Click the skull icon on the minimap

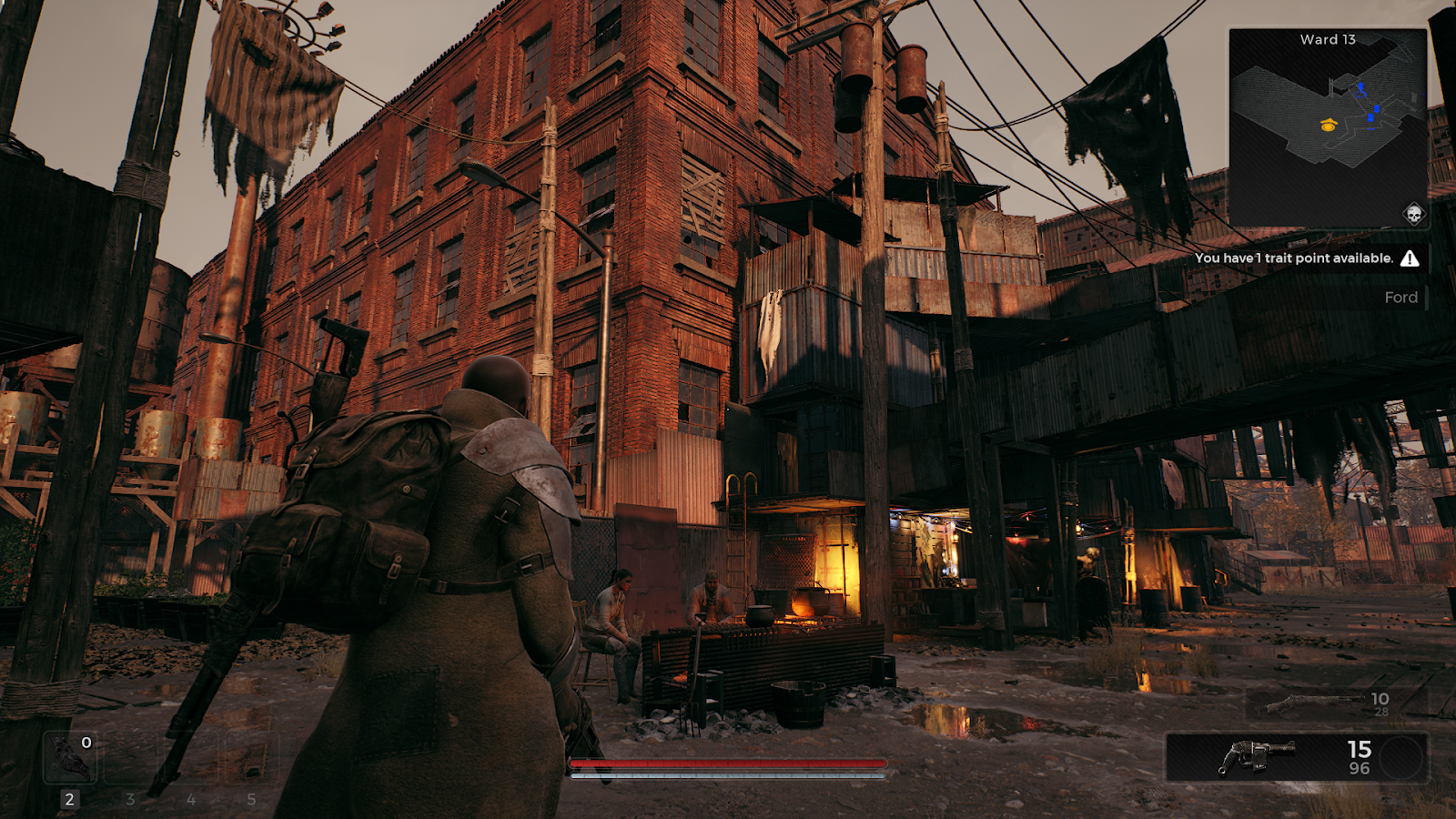click(x=1413, y=214)
